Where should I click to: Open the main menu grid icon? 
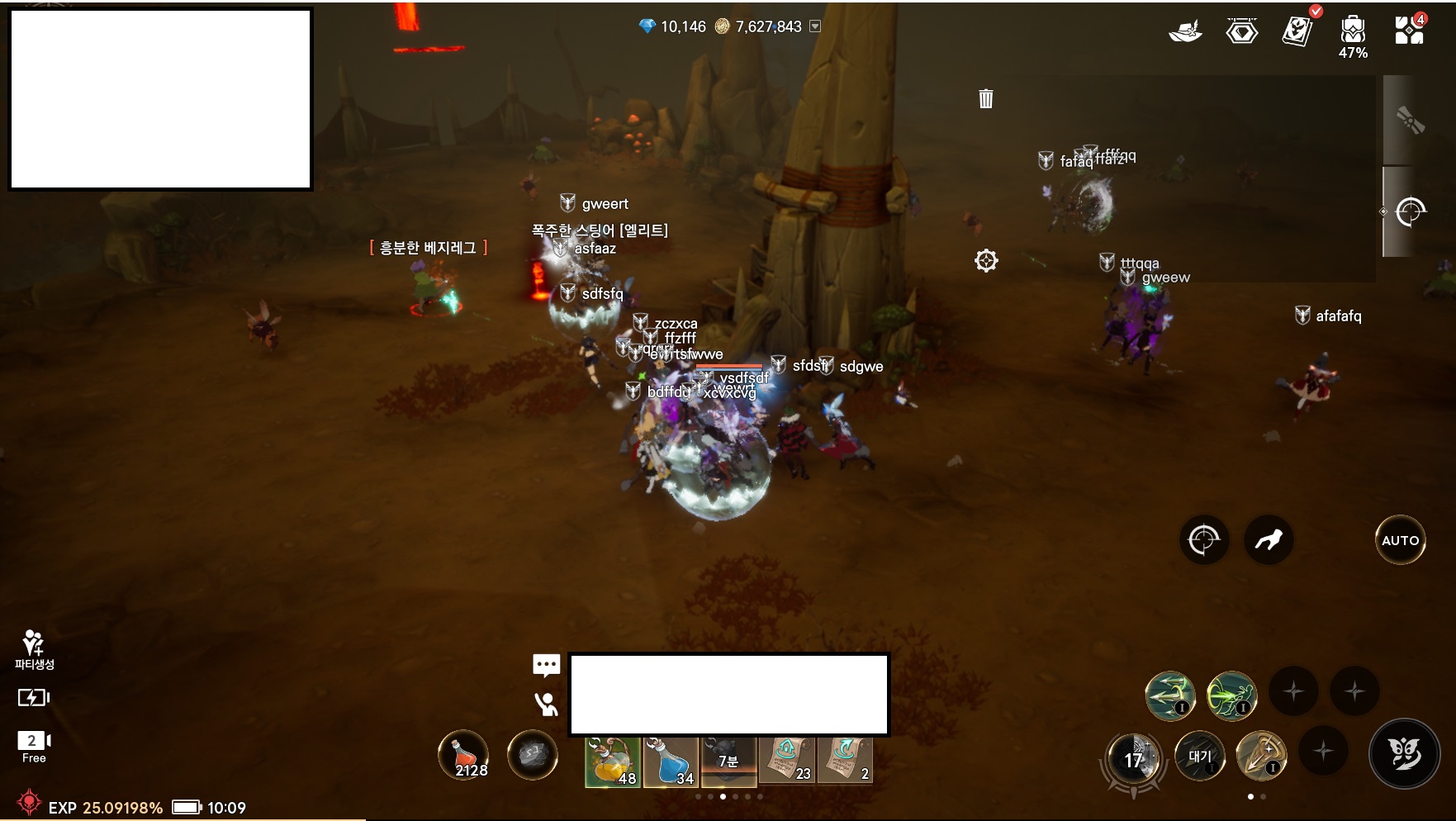1409,31
